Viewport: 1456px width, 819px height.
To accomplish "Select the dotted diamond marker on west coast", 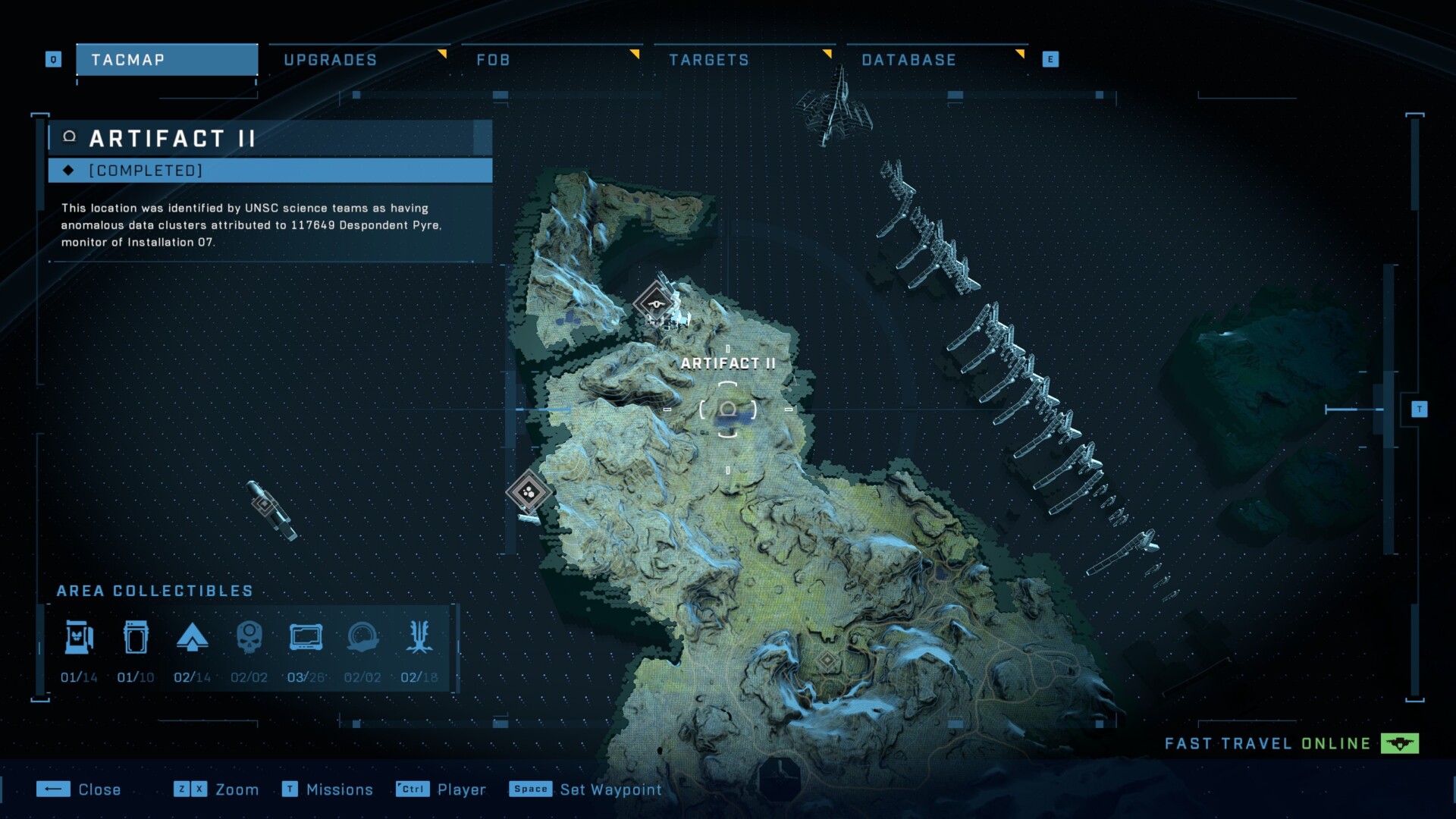I will point(529,493).
